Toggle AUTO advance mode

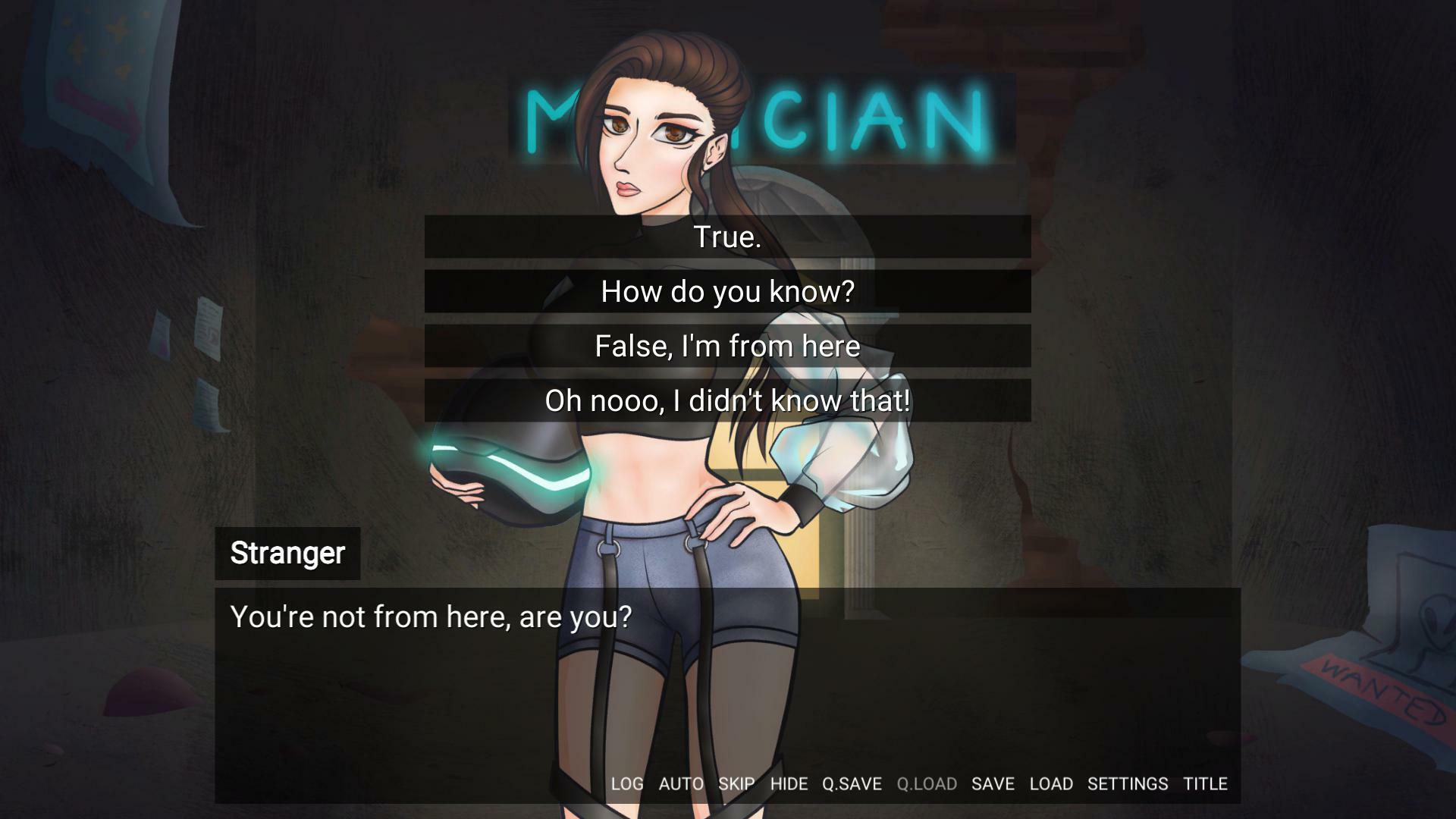(x=681, y=783)
